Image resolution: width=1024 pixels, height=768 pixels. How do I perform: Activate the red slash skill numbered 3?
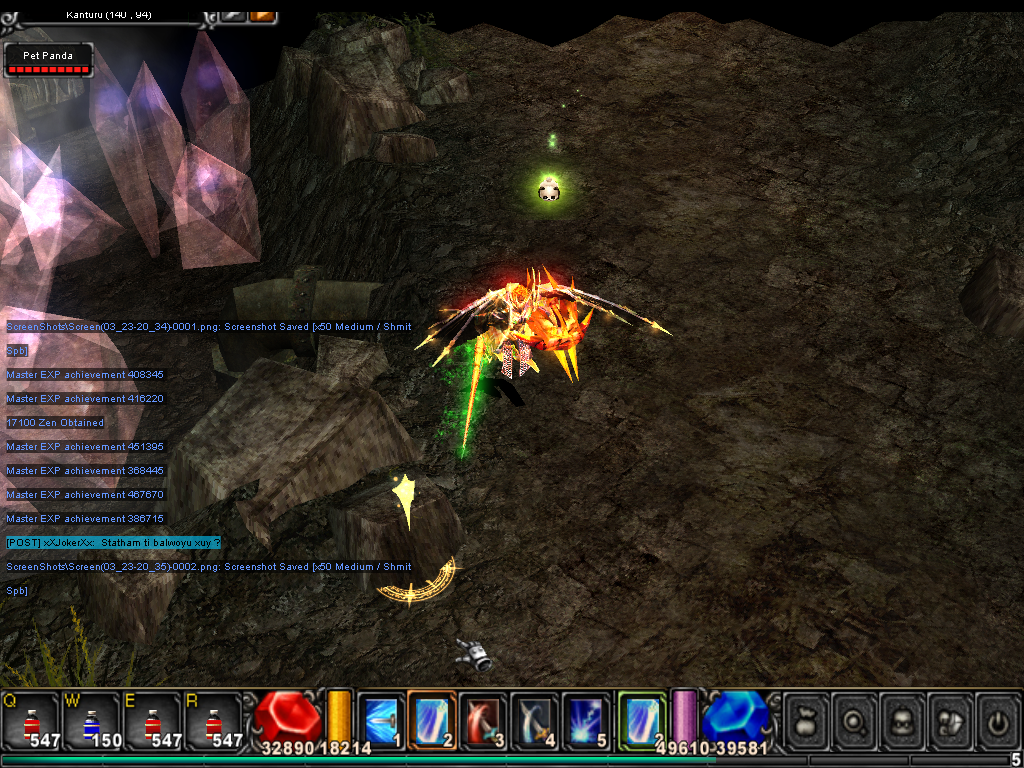pyautogui.click(x=484, y=720)
